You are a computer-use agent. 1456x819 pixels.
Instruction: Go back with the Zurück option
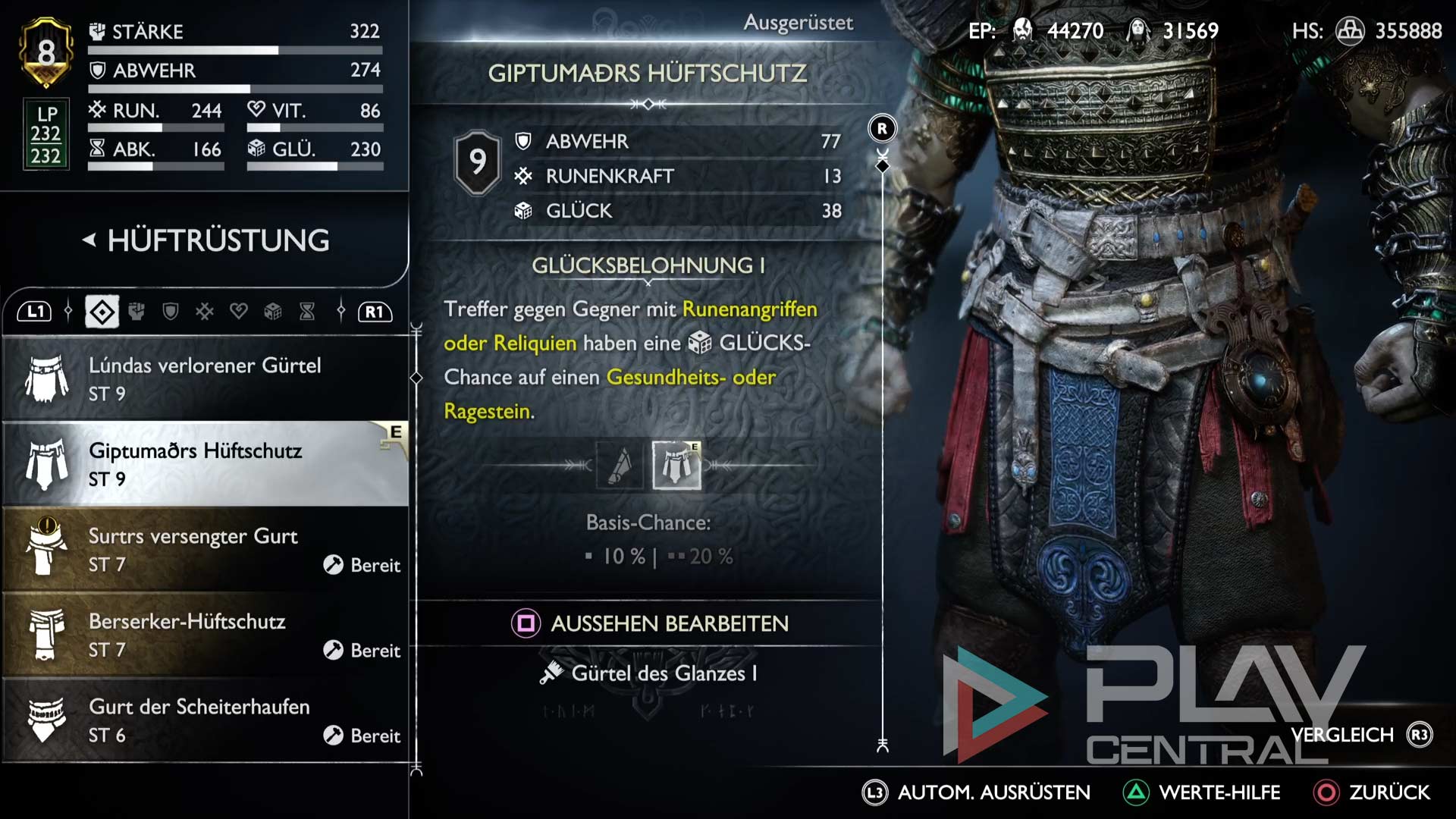[1373, 792]
